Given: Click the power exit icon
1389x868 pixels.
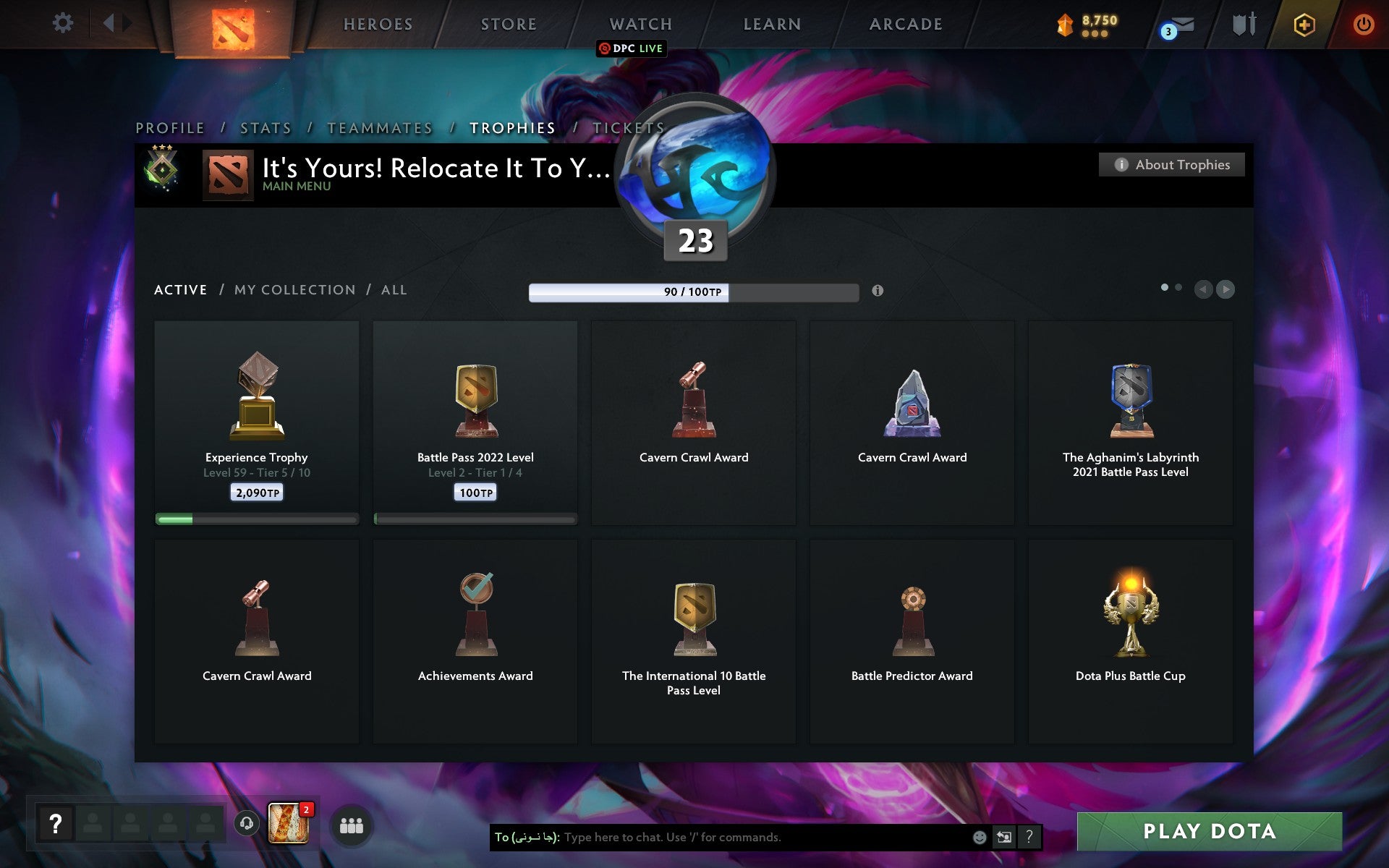Looking at the screenshot, I should [1362, 23].
